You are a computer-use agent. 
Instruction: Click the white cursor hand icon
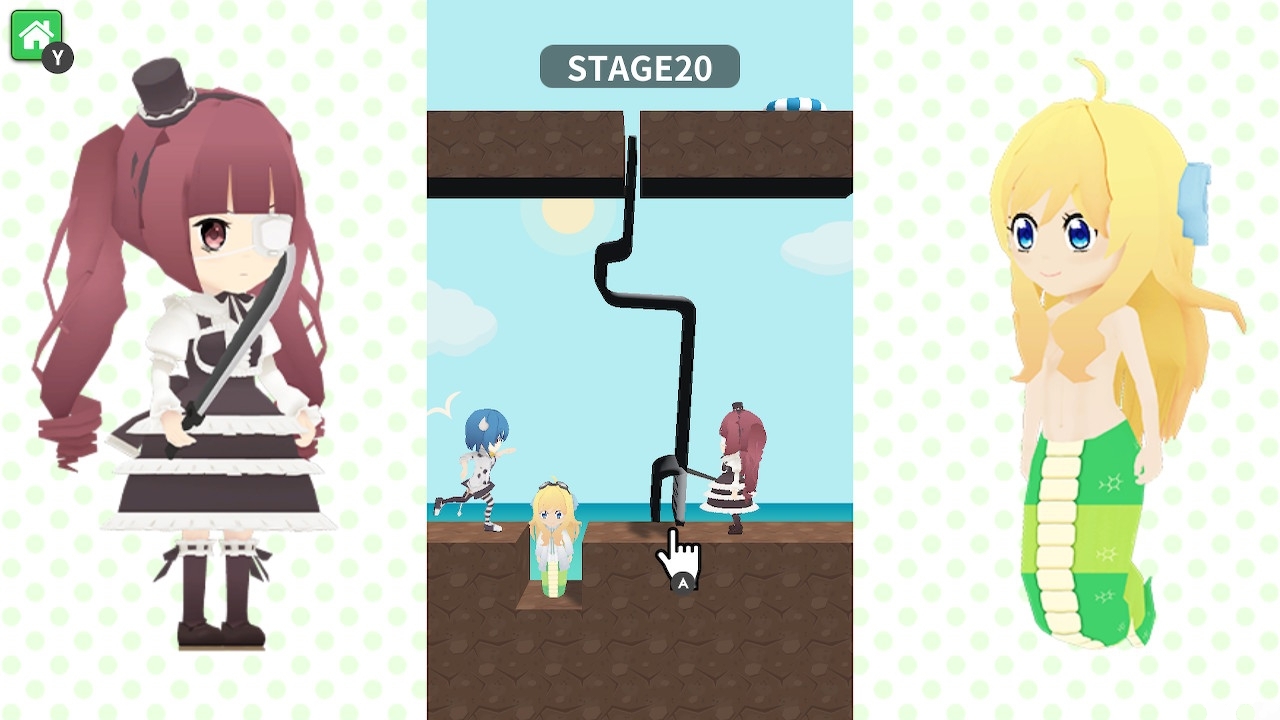[x=676, y=555]
